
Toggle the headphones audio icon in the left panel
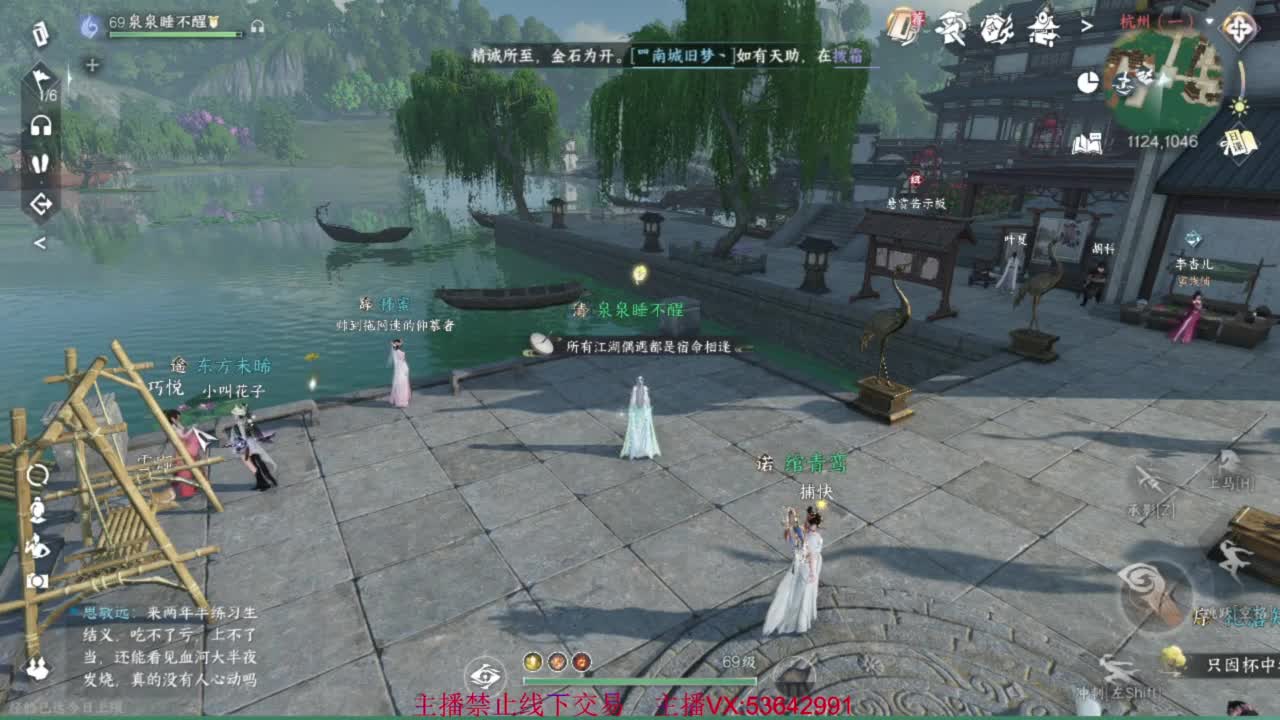tap(40, 123)
